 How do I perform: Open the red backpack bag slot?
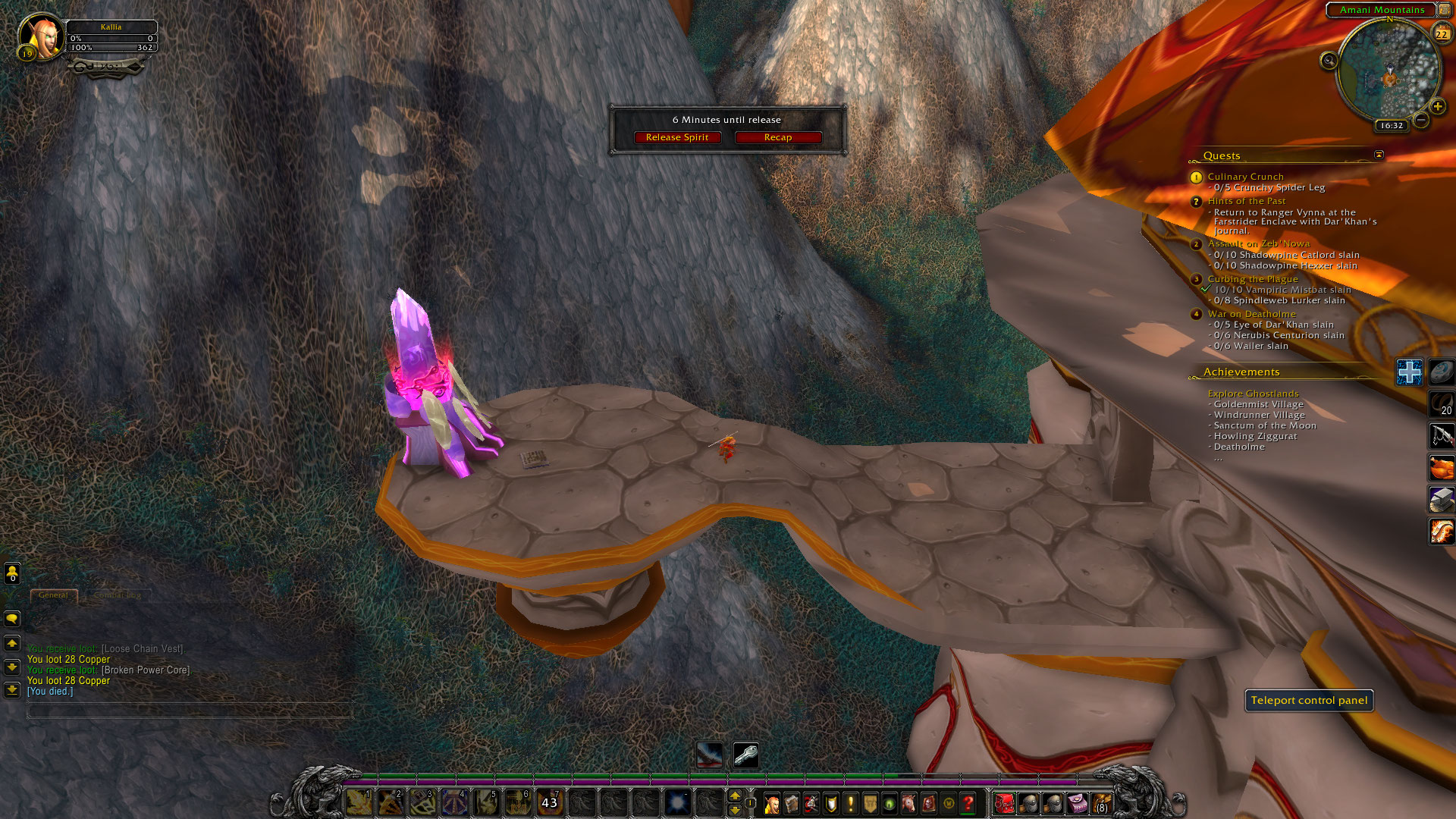(1004, 803)
